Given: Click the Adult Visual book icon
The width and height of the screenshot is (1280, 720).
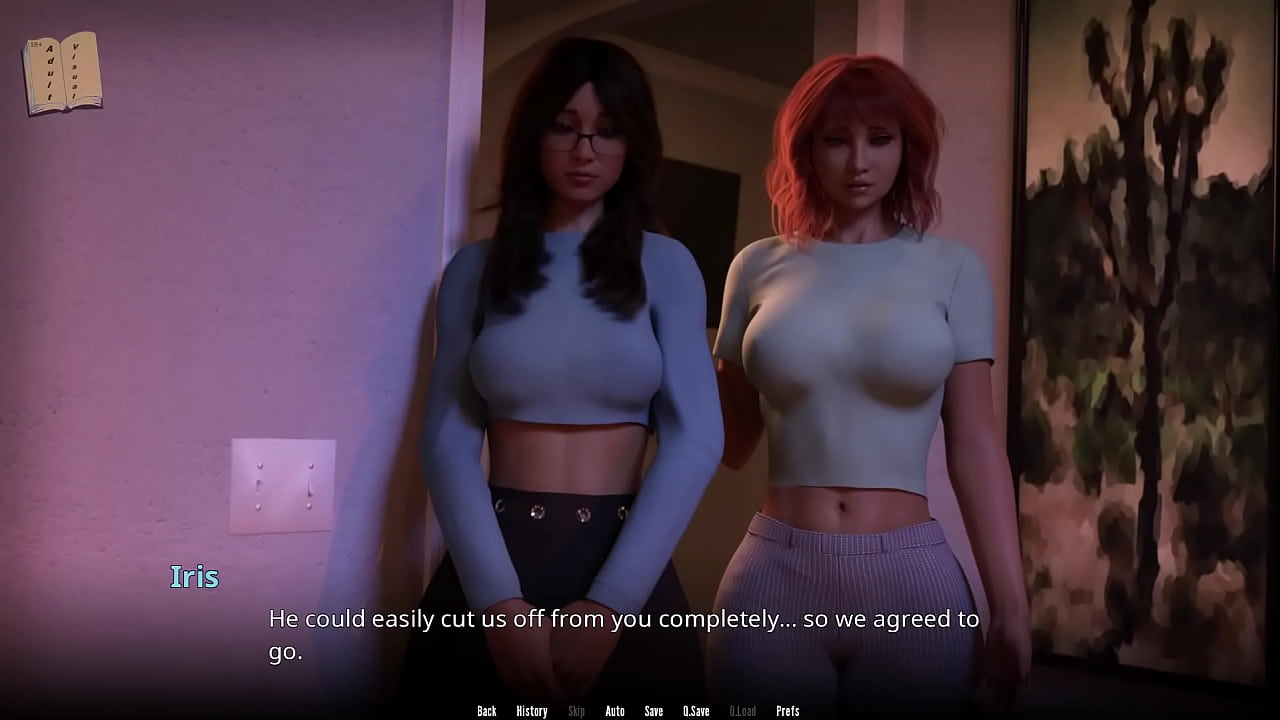Looking at the screenshot, I should pos(62,73).
